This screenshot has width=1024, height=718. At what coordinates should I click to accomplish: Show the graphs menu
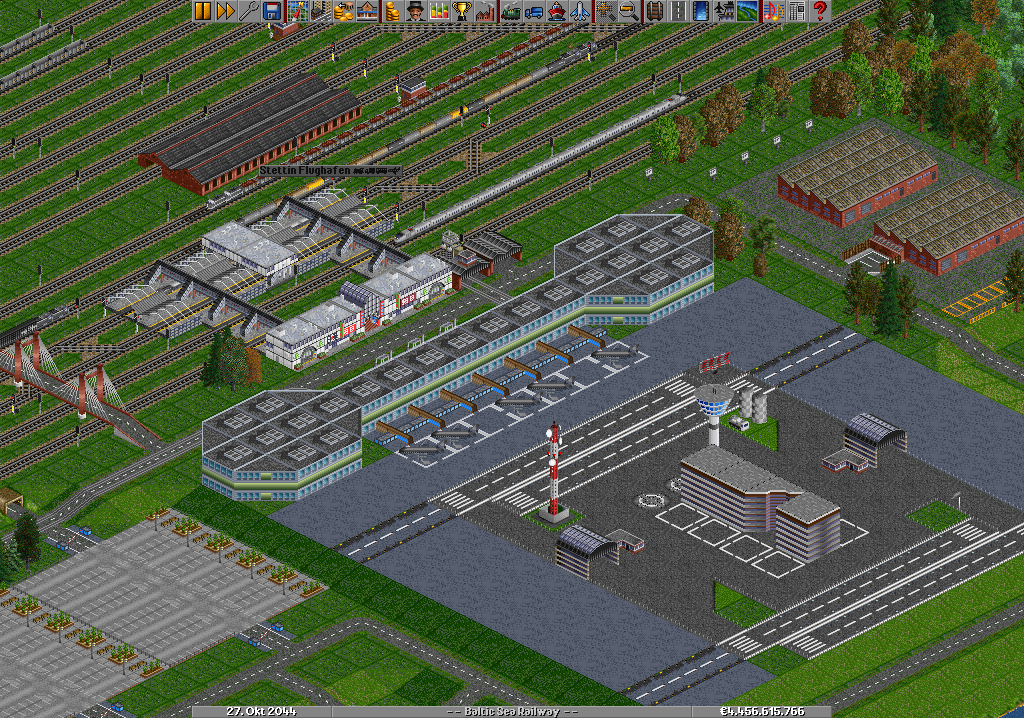439,11
